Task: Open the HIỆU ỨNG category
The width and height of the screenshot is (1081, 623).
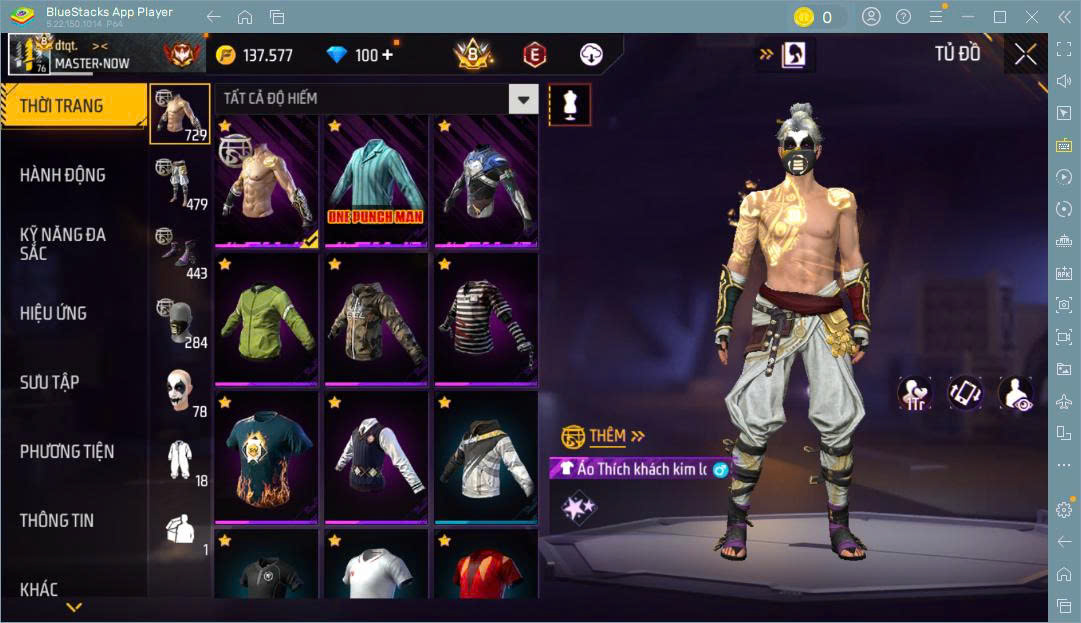Action: (53, 313)
